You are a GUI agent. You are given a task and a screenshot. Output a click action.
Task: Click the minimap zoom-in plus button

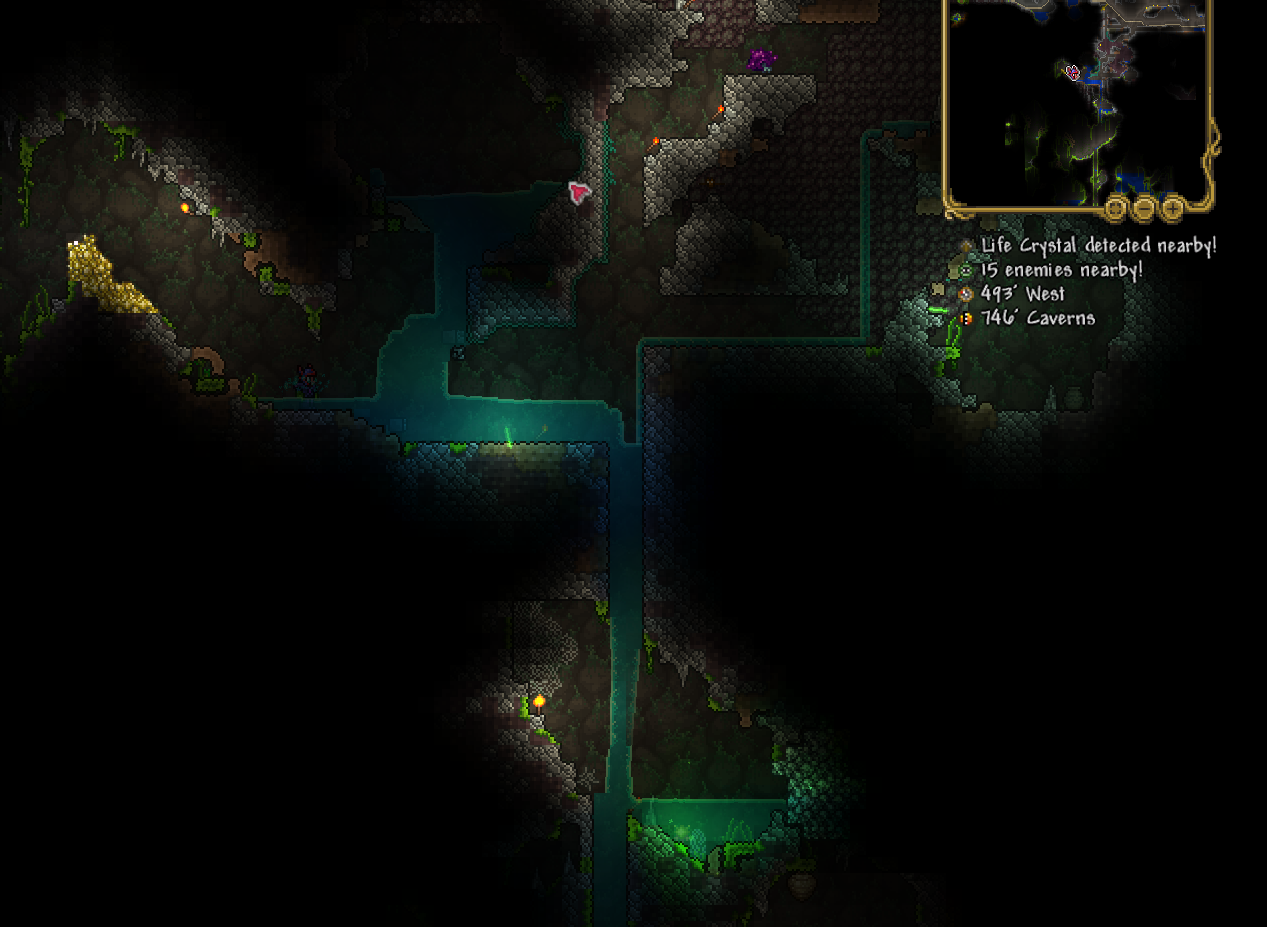coord(1173,208)
